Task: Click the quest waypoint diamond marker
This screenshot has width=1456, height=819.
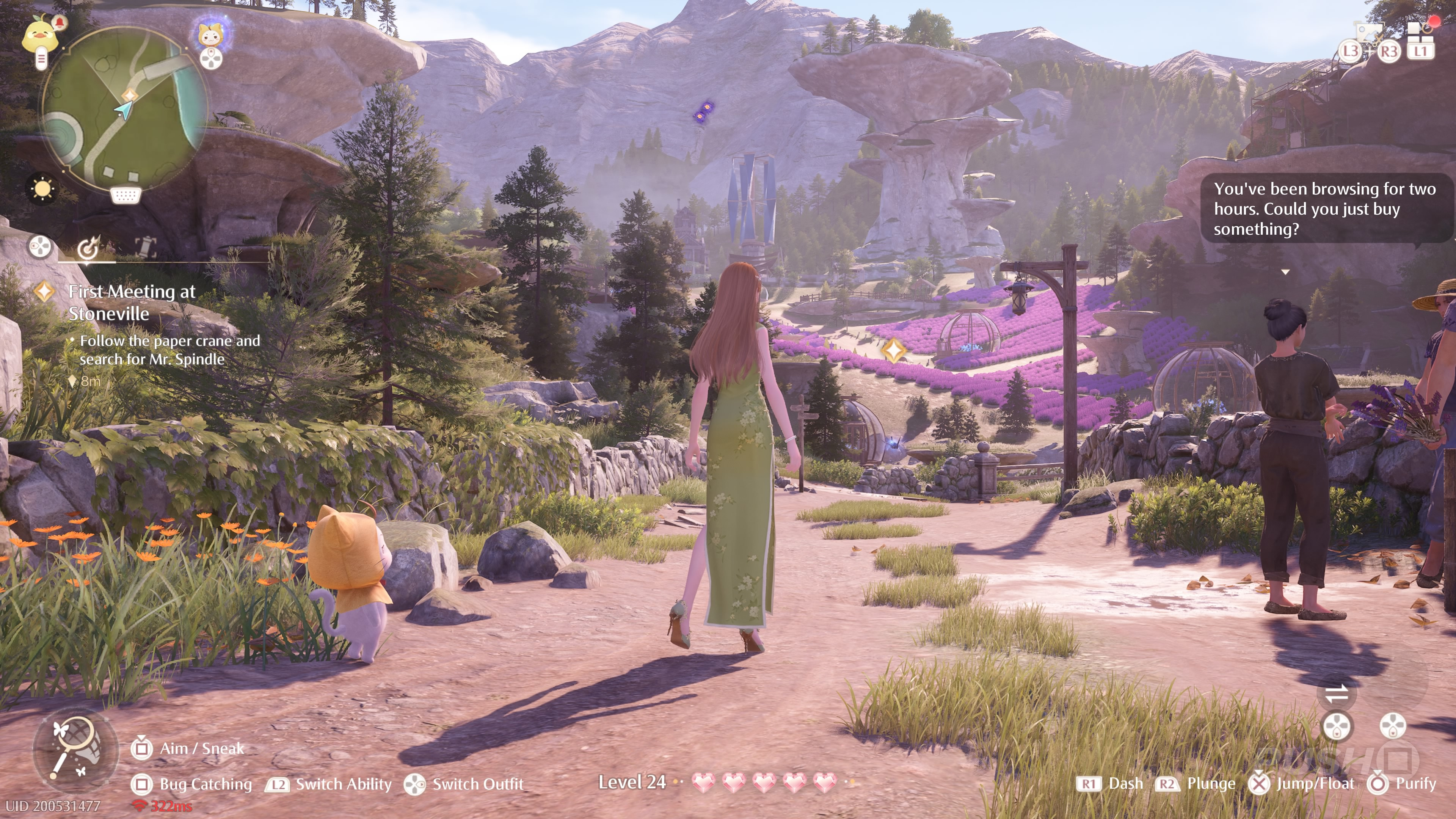Action: tap(894, 351)
